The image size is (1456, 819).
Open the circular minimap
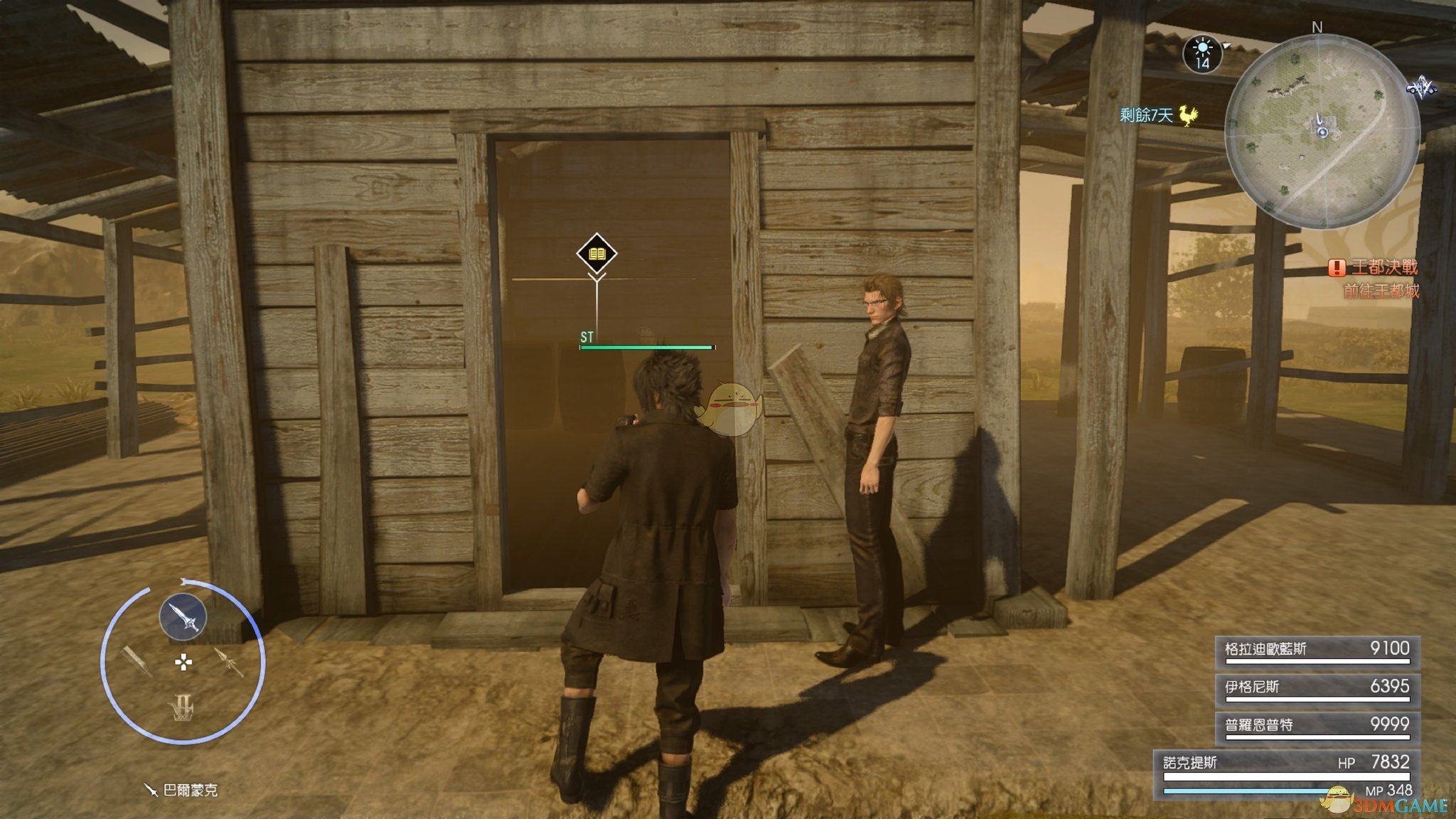point(1321,132)
